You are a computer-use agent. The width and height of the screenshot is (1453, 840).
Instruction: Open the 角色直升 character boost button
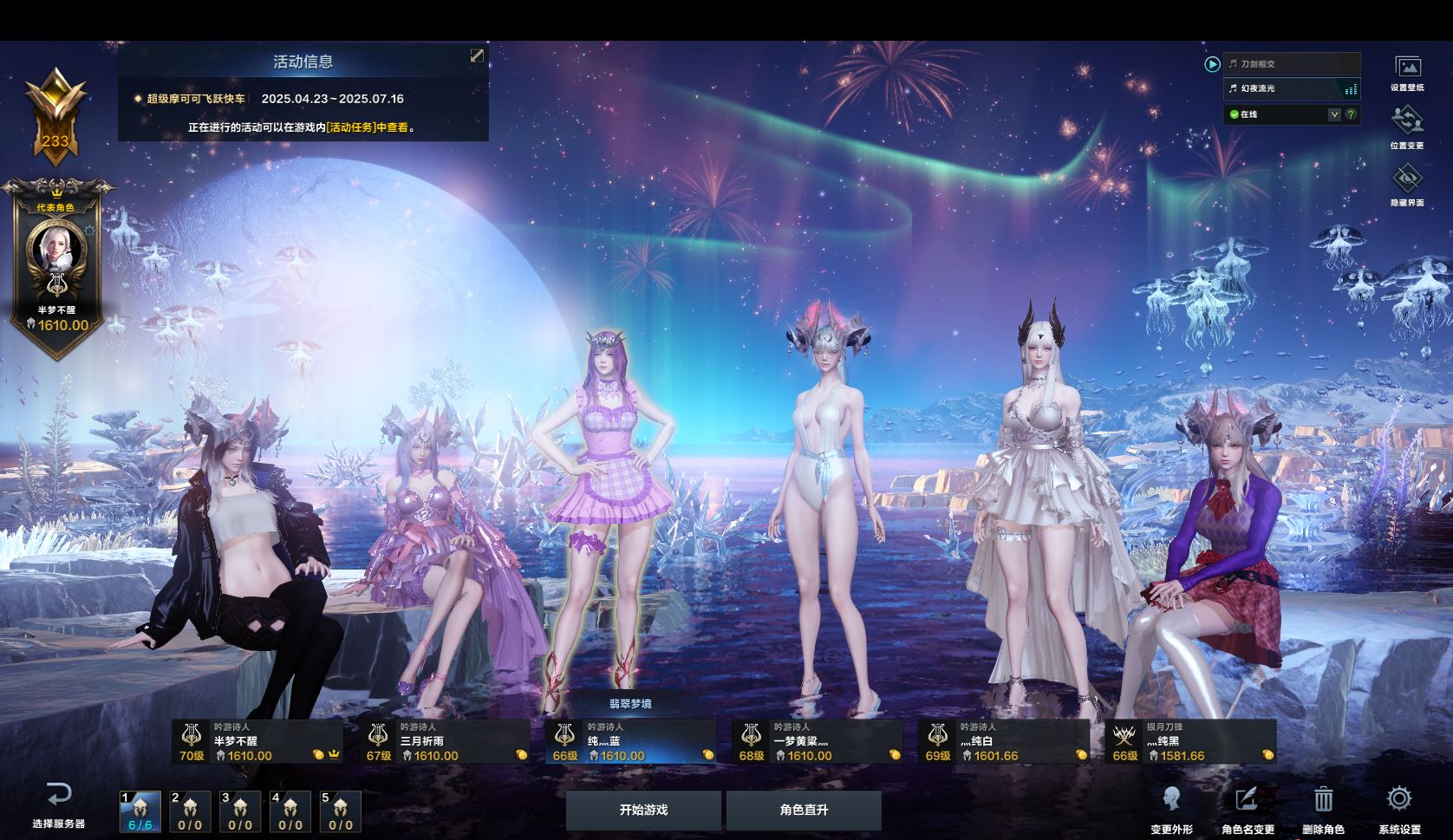(804, 811)
